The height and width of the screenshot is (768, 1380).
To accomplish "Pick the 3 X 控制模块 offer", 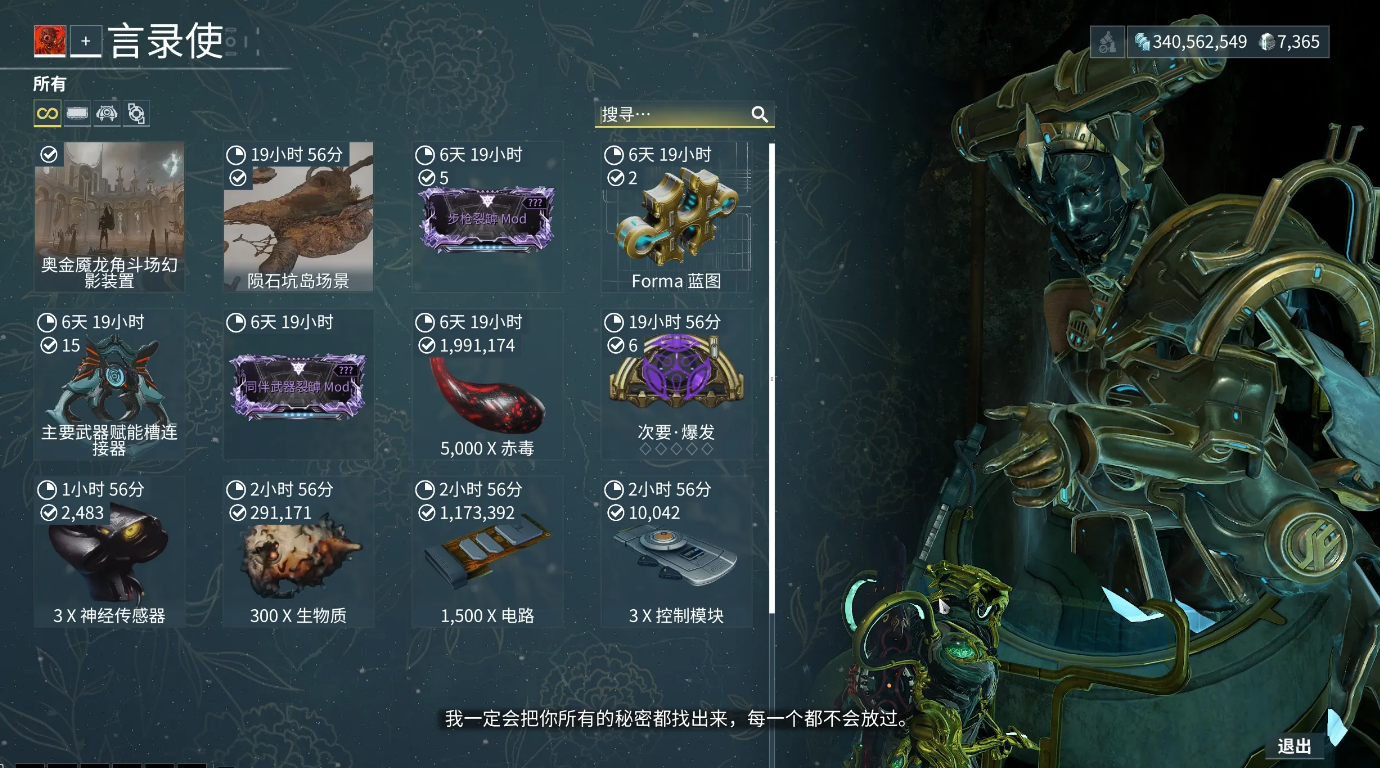I will click(676, 552).
